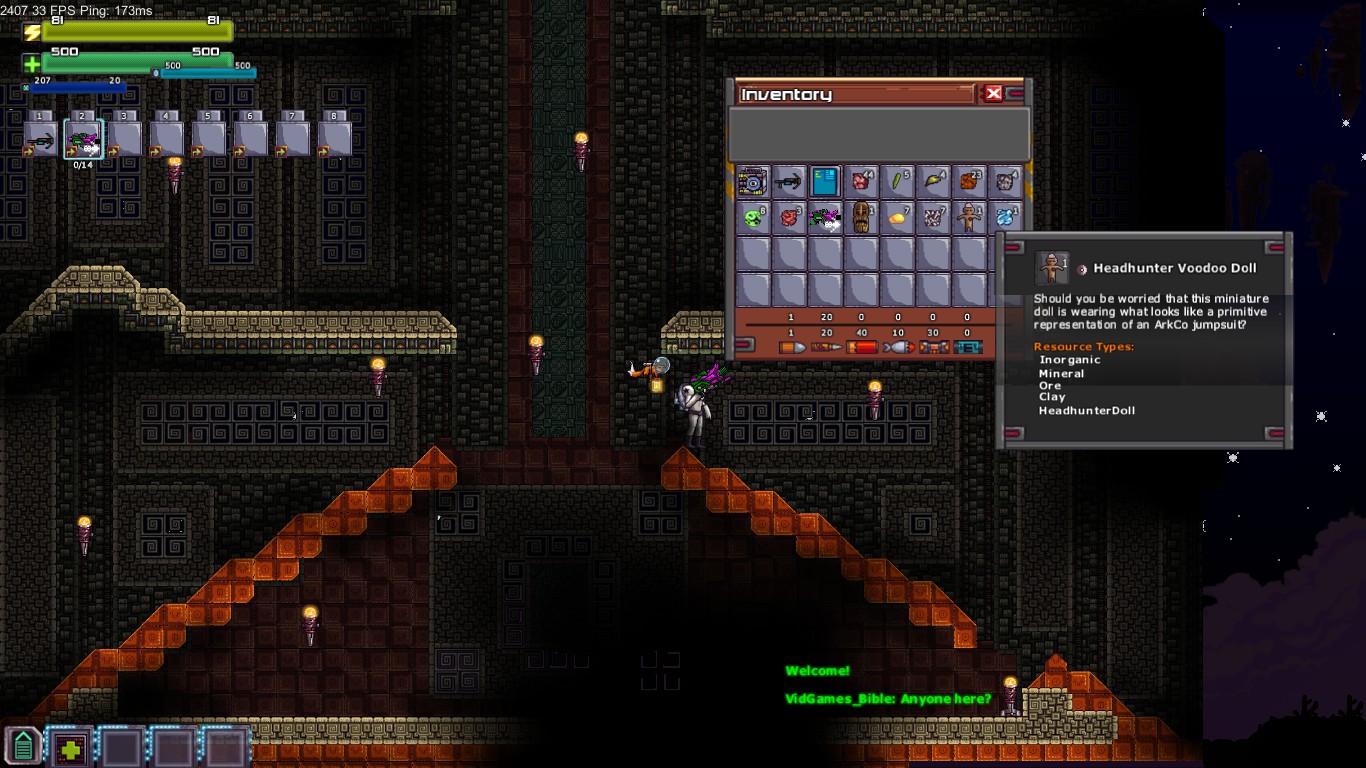Screen dimensions: 1366x768
Task: Click the mechanical device in first inventory slot
Action: (753, 182)
